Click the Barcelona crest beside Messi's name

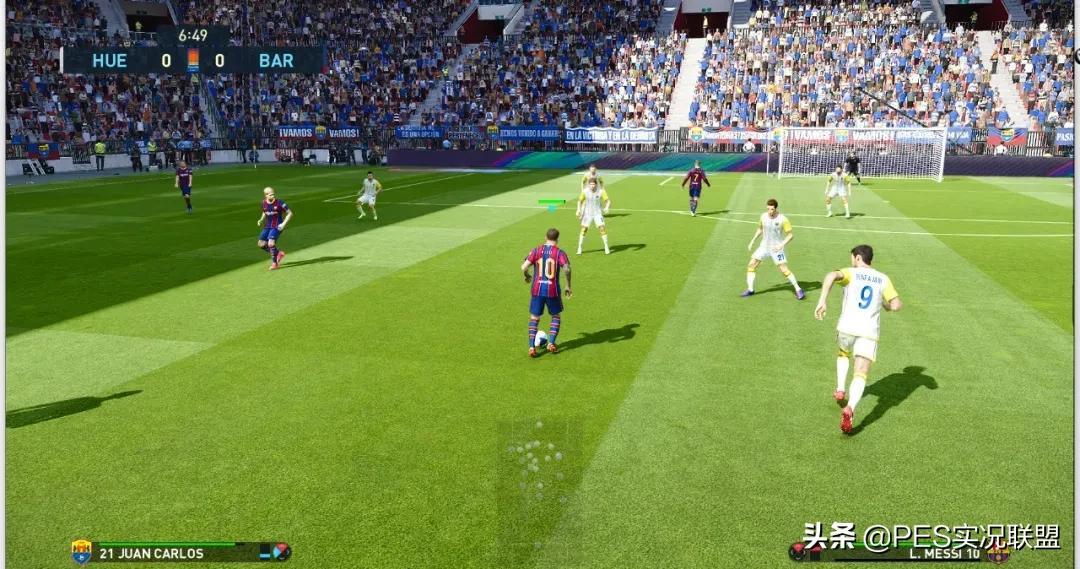[x=998, y=553]
